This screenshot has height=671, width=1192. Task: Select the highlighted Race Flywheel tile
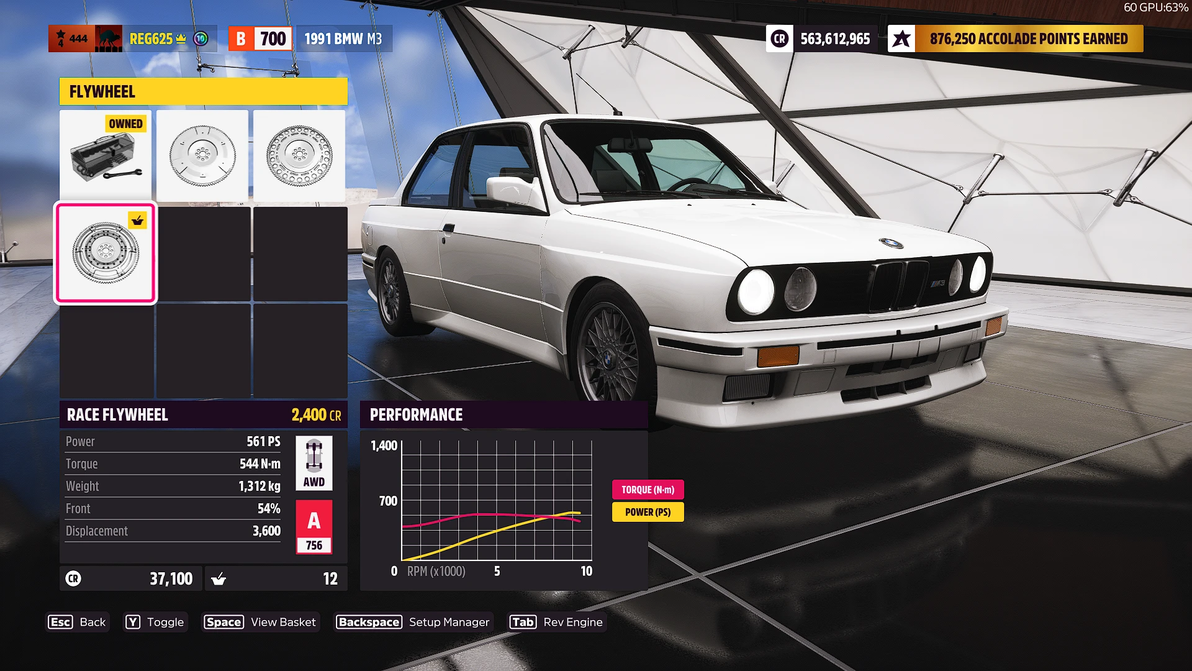tap(105, 253)
